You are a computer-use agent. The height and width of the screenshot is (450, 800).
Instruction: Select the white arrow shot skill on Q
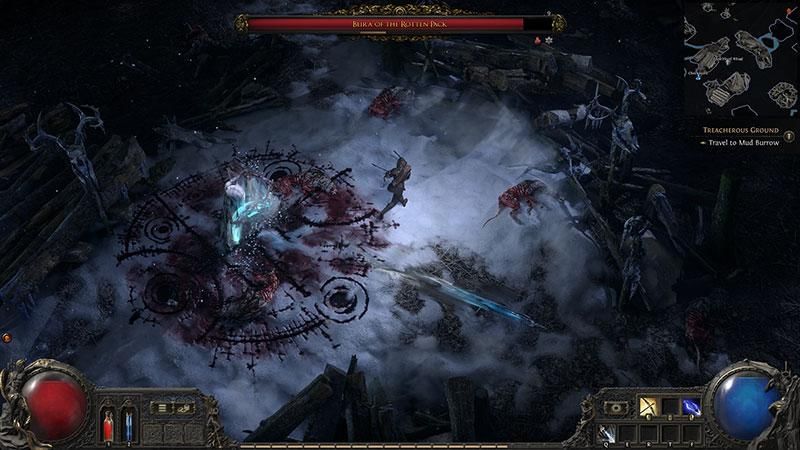(607, 433)
